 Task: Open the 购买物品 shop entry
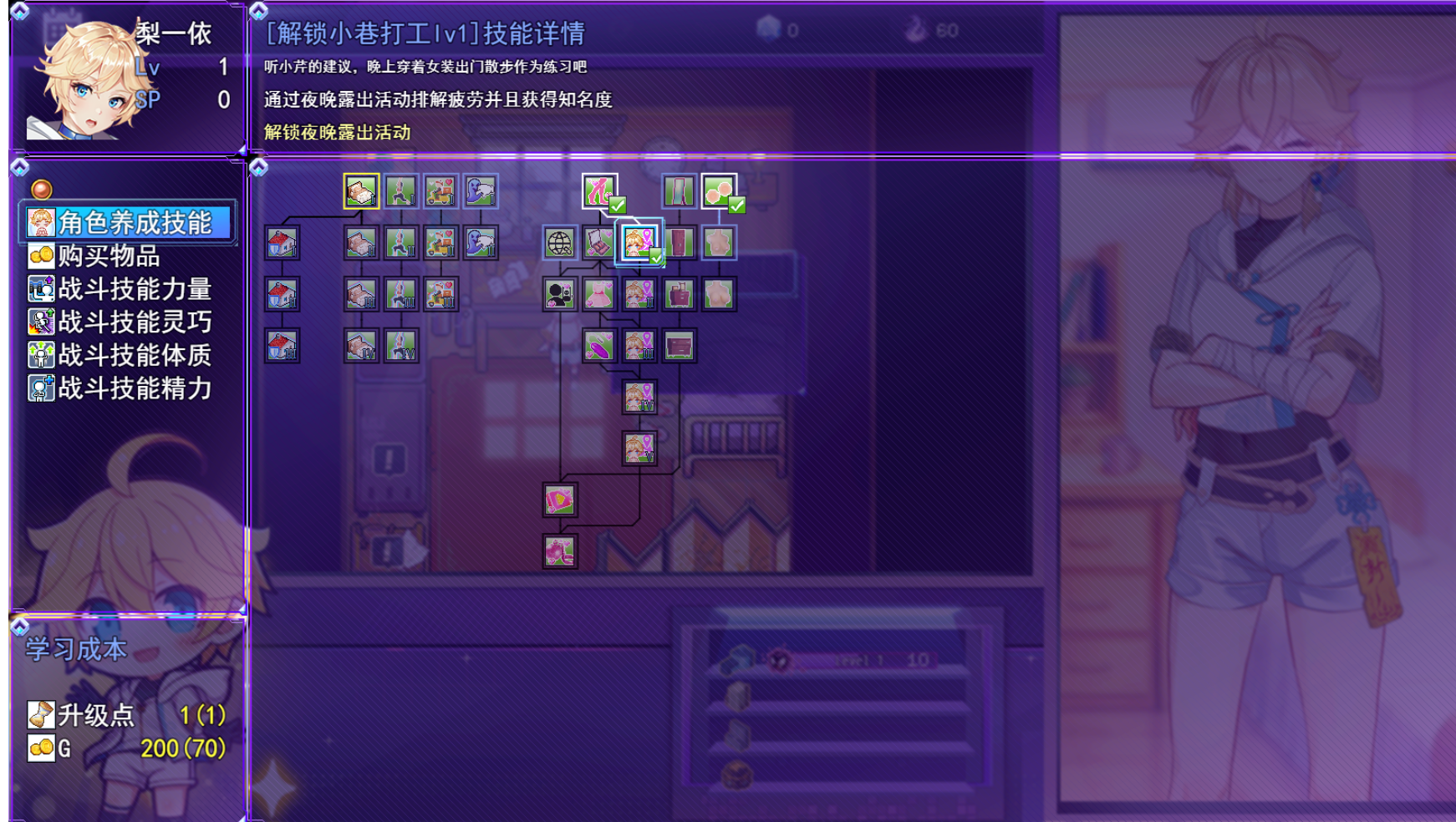(x=109, y=256)
